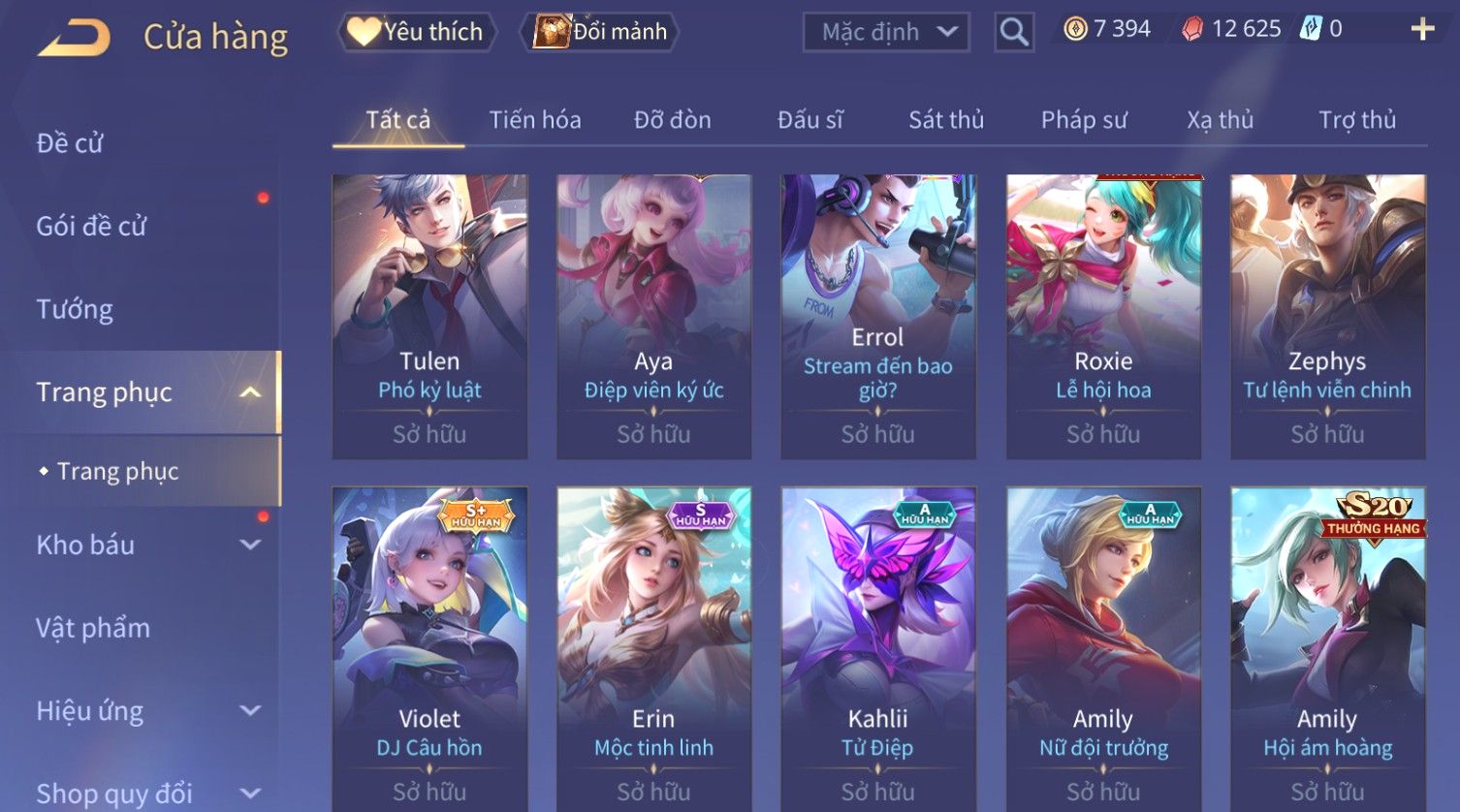Select the Đỡ đòn category tab

672,120
